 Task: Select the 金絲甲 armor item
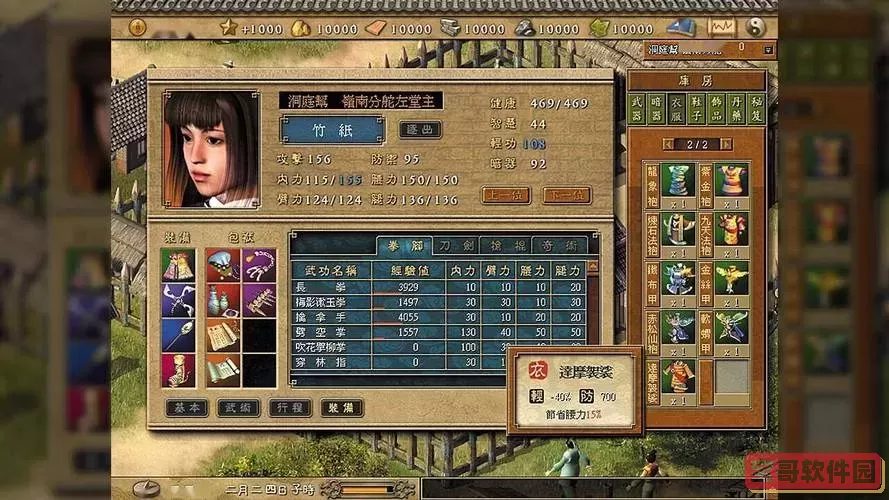[732, 279]
